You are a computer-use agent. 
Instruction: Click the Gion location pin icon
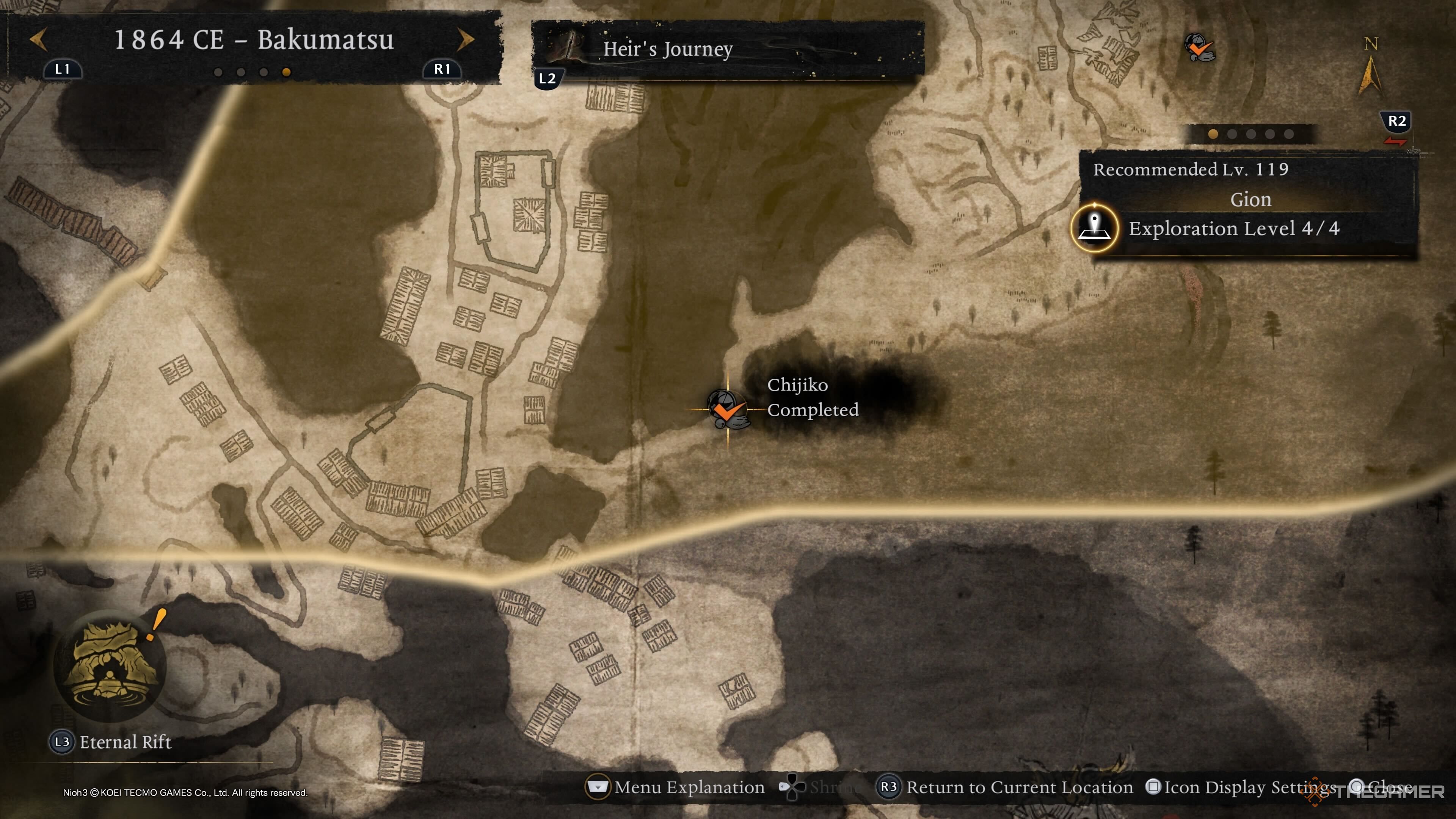[1095, 228]
